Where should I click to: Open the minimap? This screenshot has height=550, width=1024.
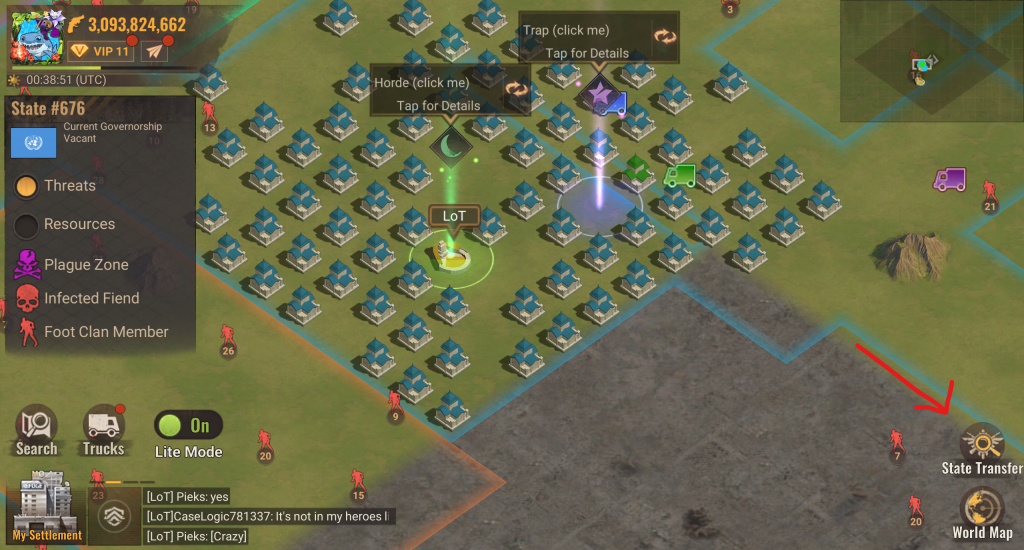coord(930,60)
